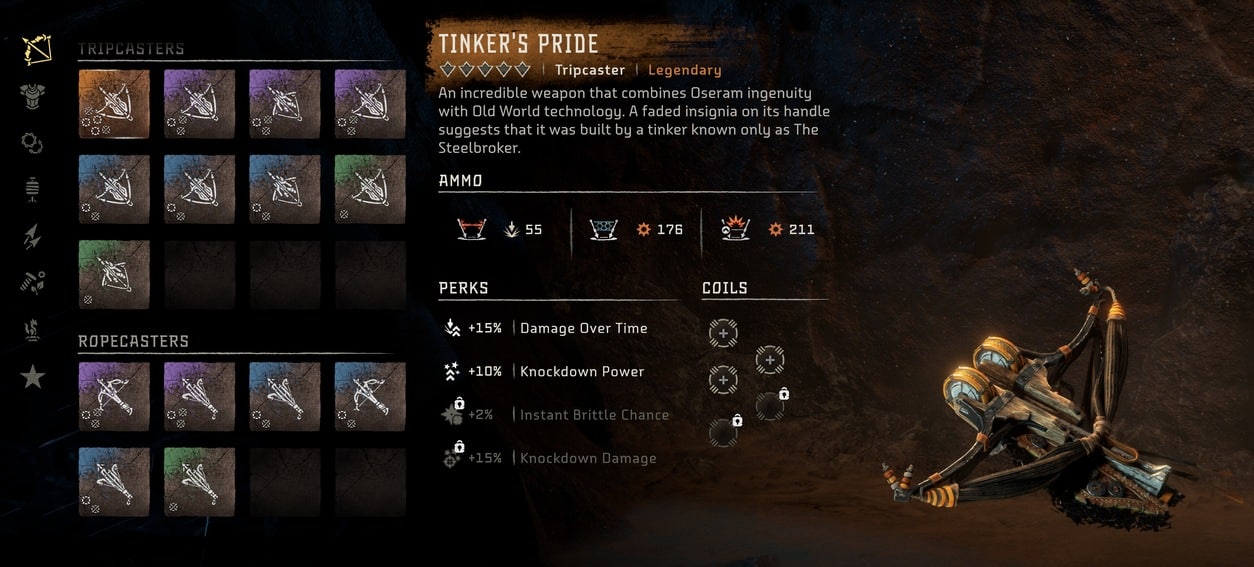This screenshot has height=567, width=1254.
Task: Select the red tripwire ammo icon
Action: tap(470, 229)
